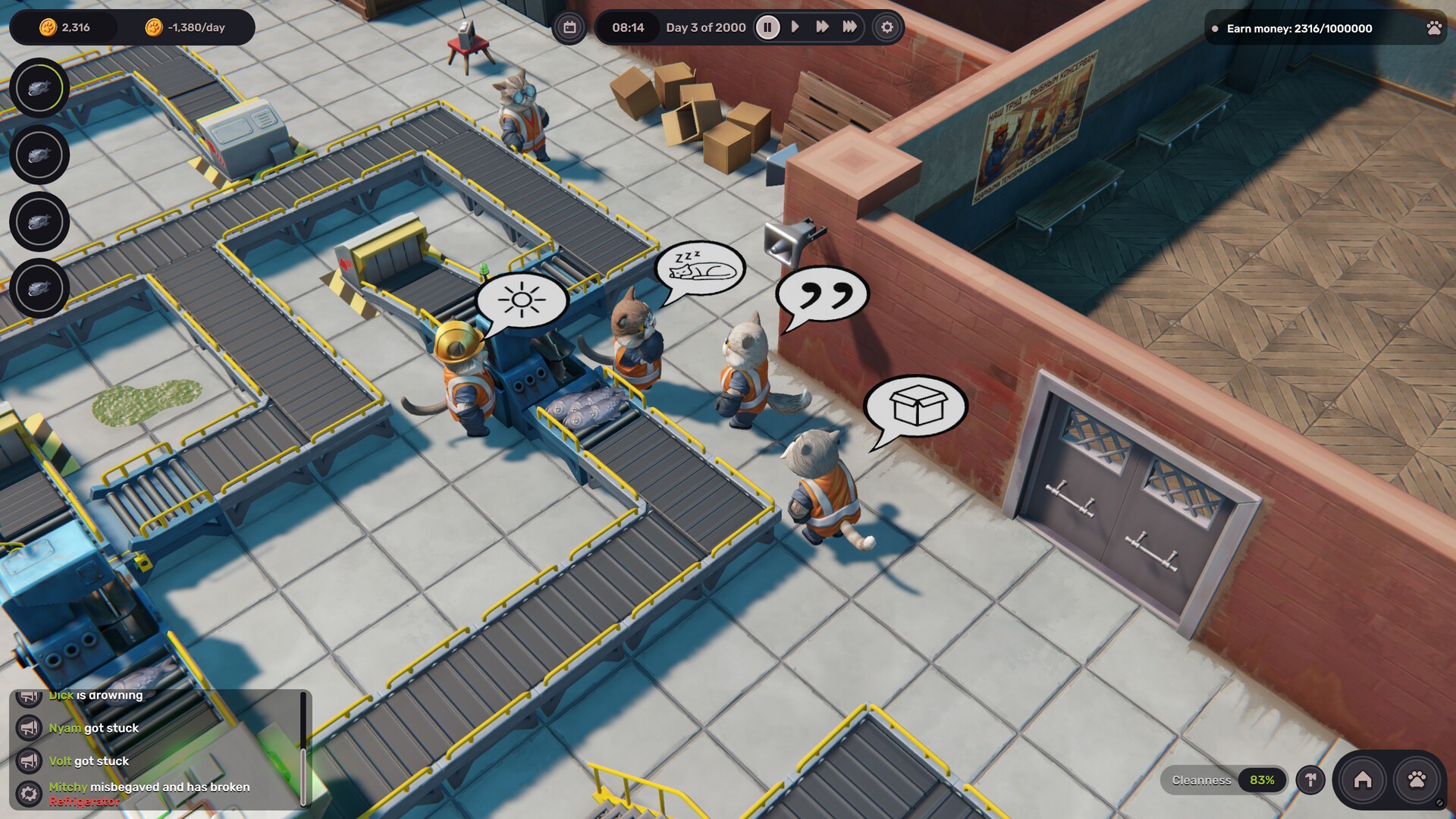Set game speed to normal play
Viewport: 1456px width, 819px height.
[795, 27]
